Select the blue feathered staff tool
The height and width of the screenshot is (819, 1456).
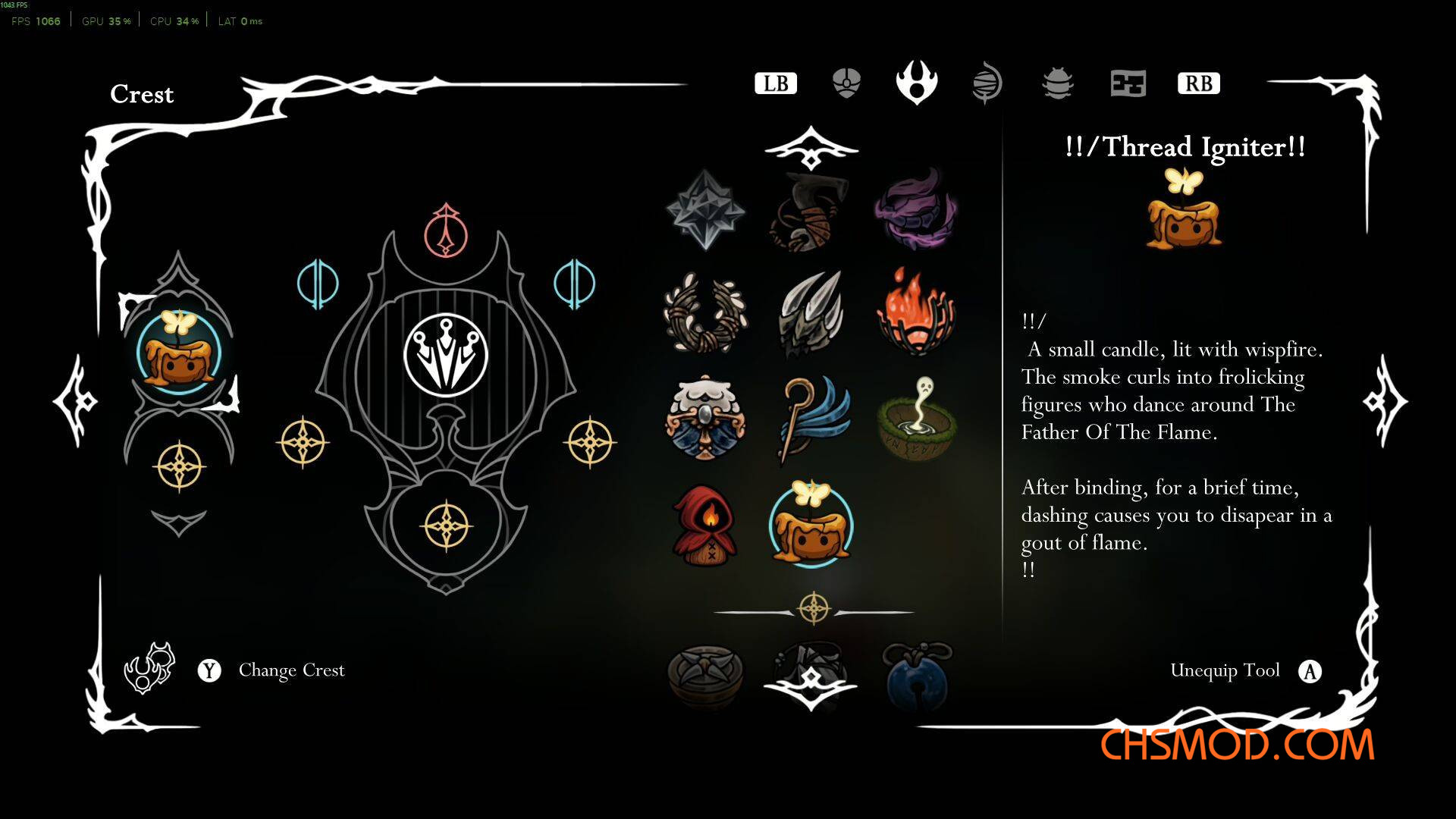[812, 418]
